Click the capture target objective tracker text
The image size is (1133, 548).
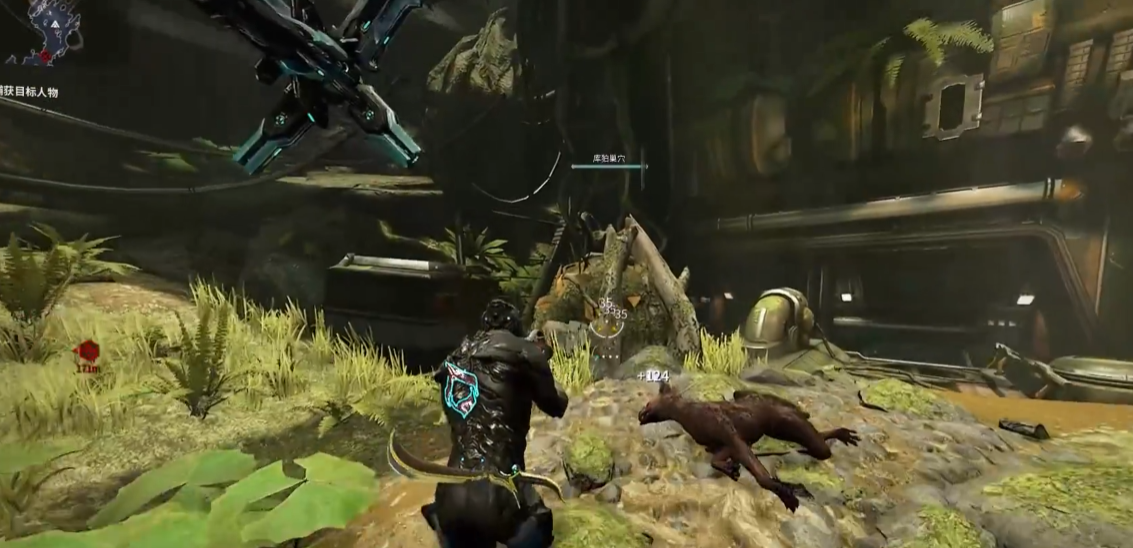click(x=30, y=92)
